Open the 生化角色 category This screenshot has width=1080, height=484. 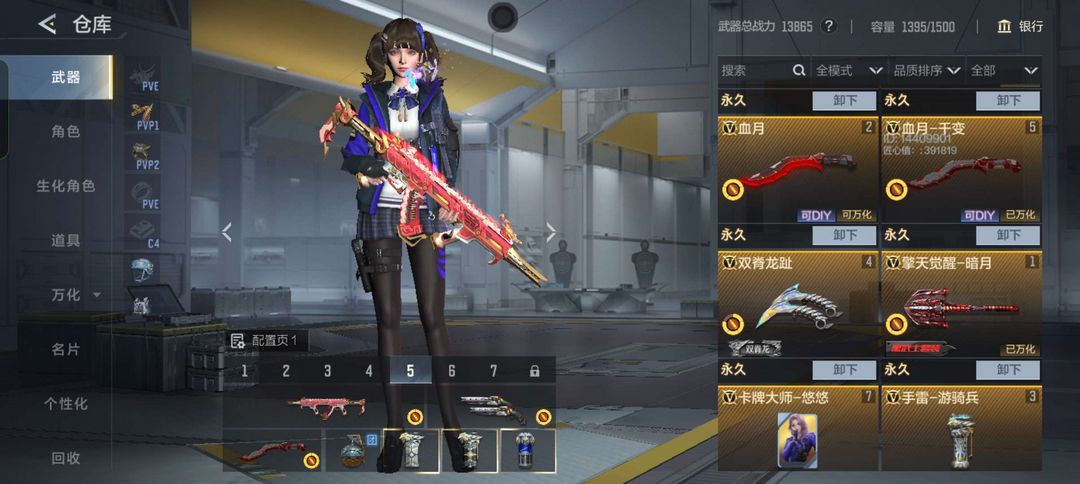point(66,186)
